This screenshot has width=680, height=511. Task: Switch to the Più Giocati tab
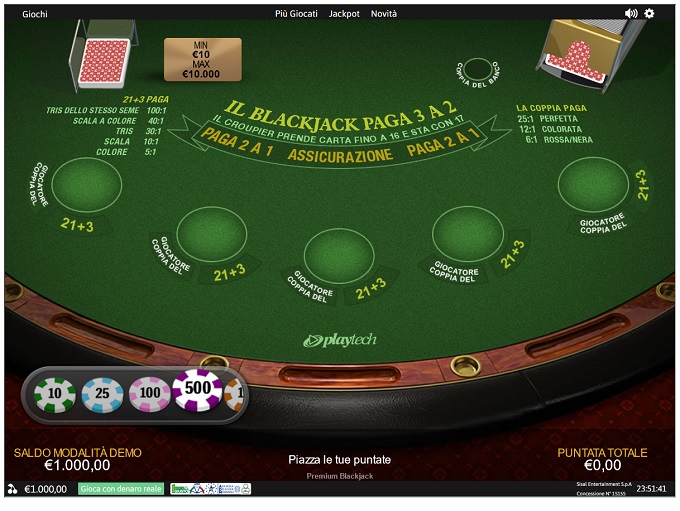point(297,14)
